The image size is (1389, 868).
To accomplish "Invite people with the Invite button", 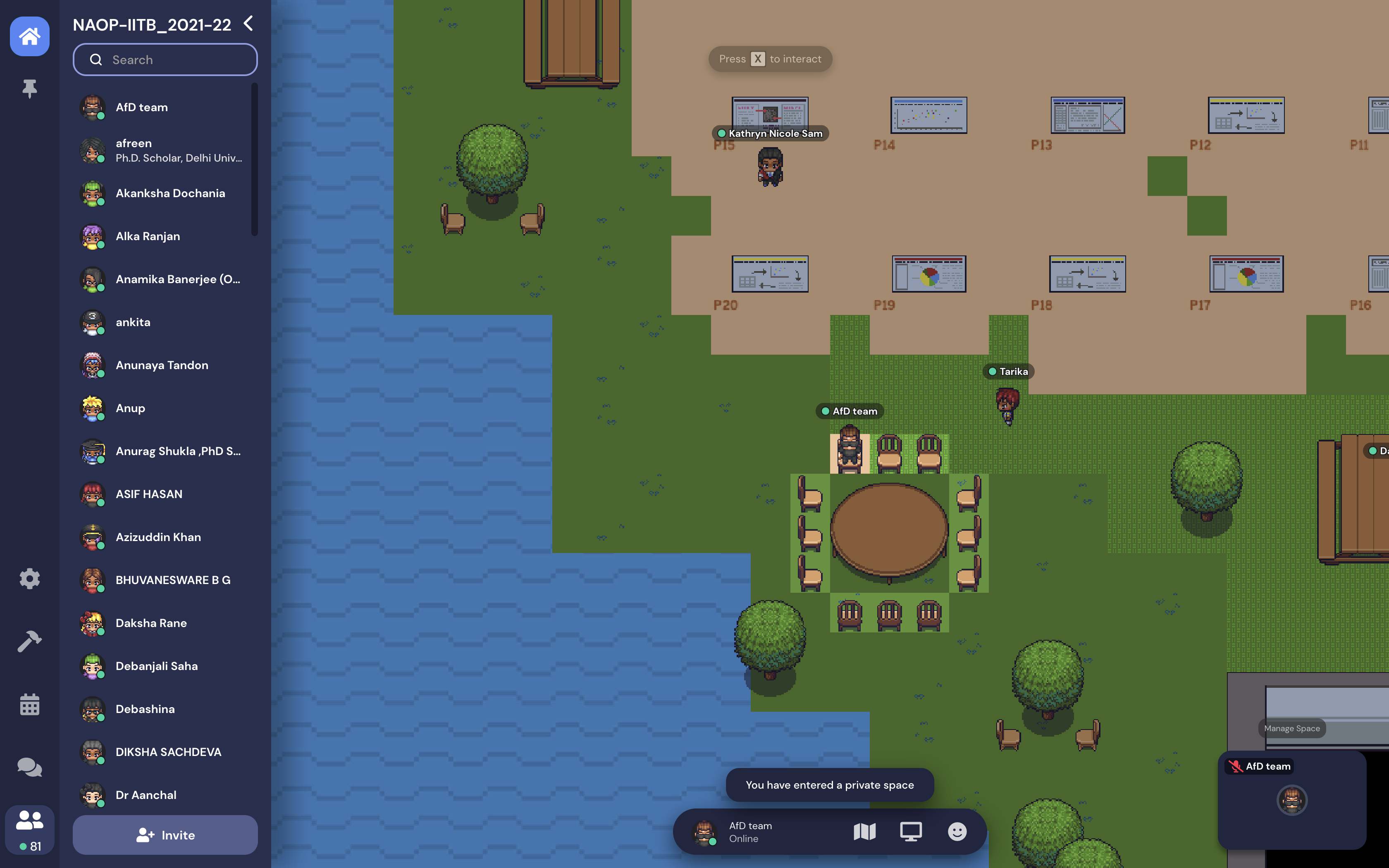I will (x=165, y=835).
